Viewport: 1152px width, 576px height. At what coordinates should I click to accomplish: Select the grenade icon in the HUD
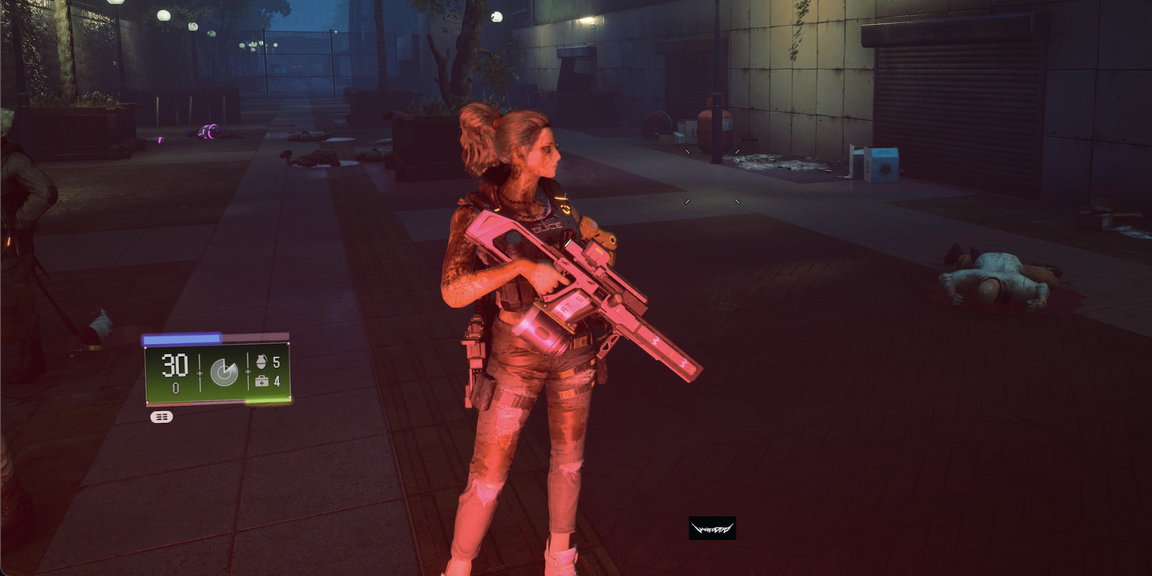(262, 361)
